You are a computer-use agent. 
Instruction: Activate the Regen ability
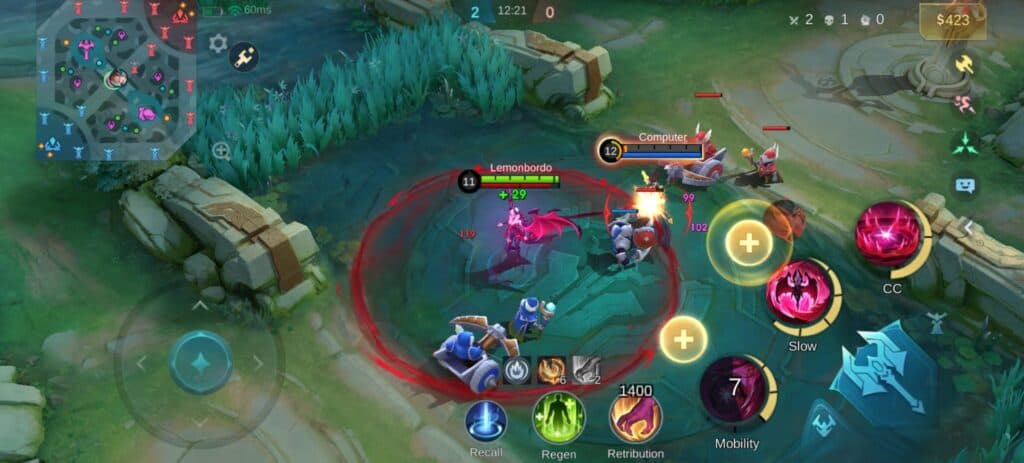pos(558,419)
